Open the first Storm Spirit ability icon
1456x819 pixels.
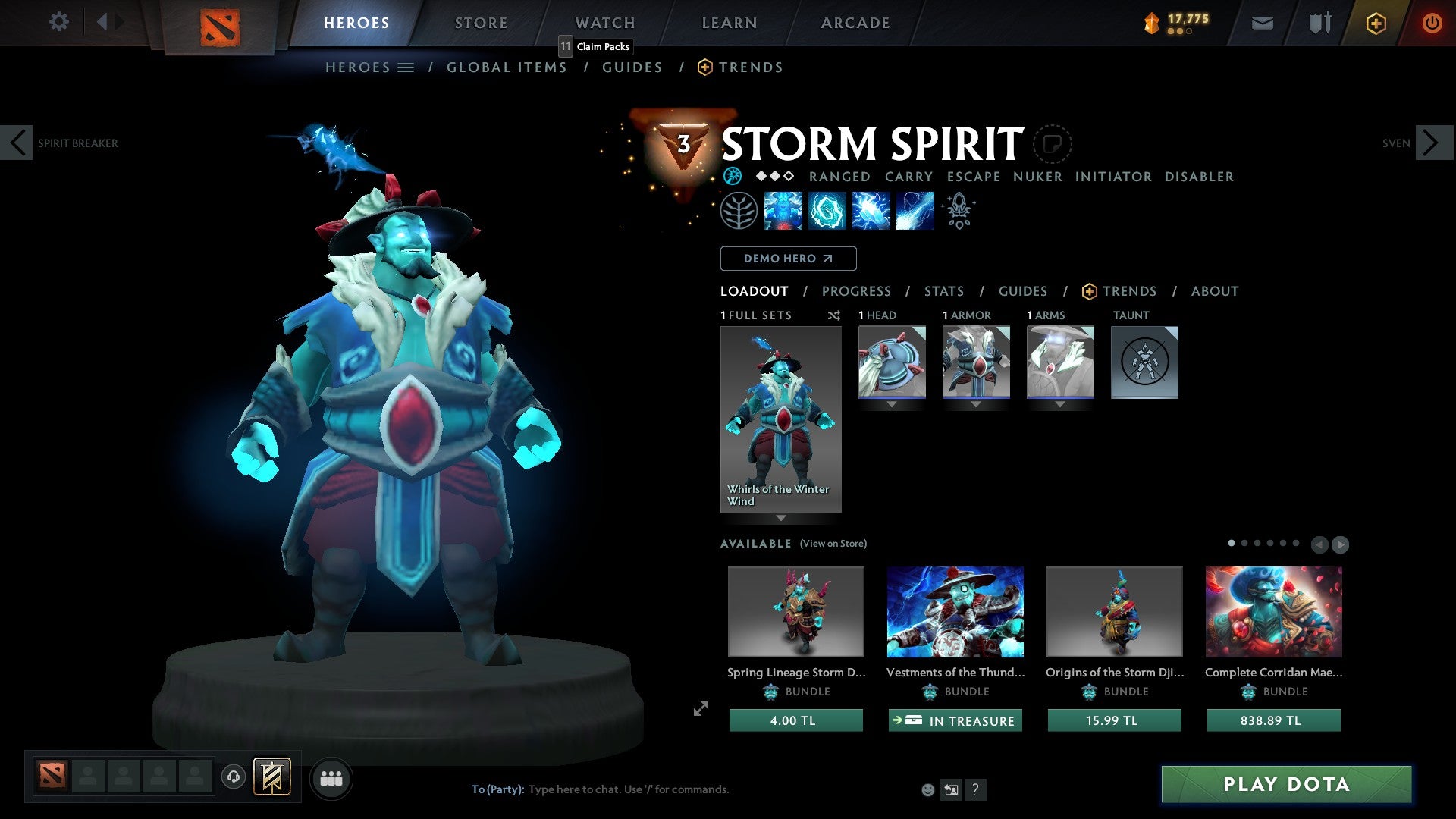(x=783, y=211)
